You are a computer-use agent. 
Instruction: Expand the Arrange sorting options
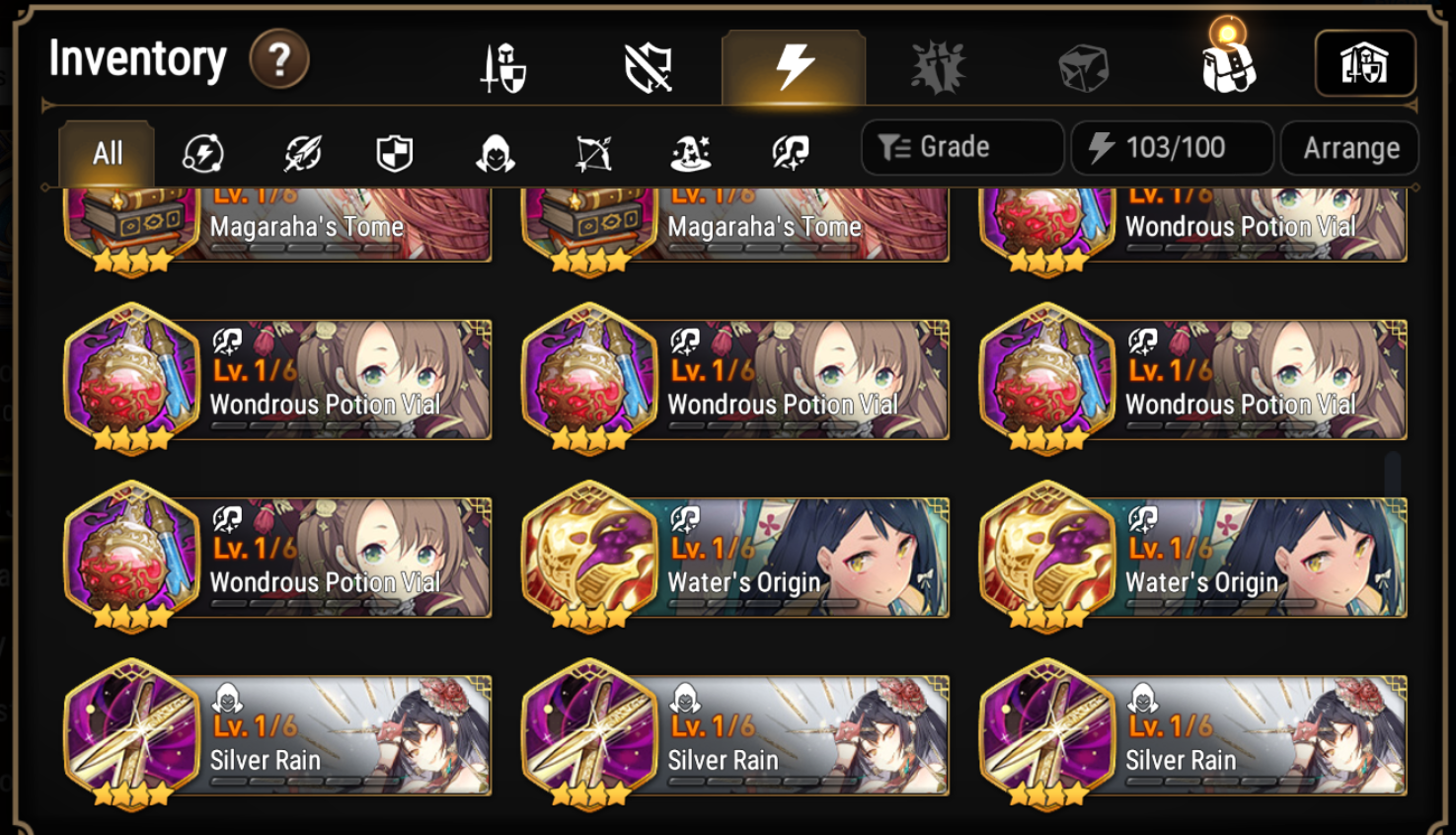[x=1349, y=147]
